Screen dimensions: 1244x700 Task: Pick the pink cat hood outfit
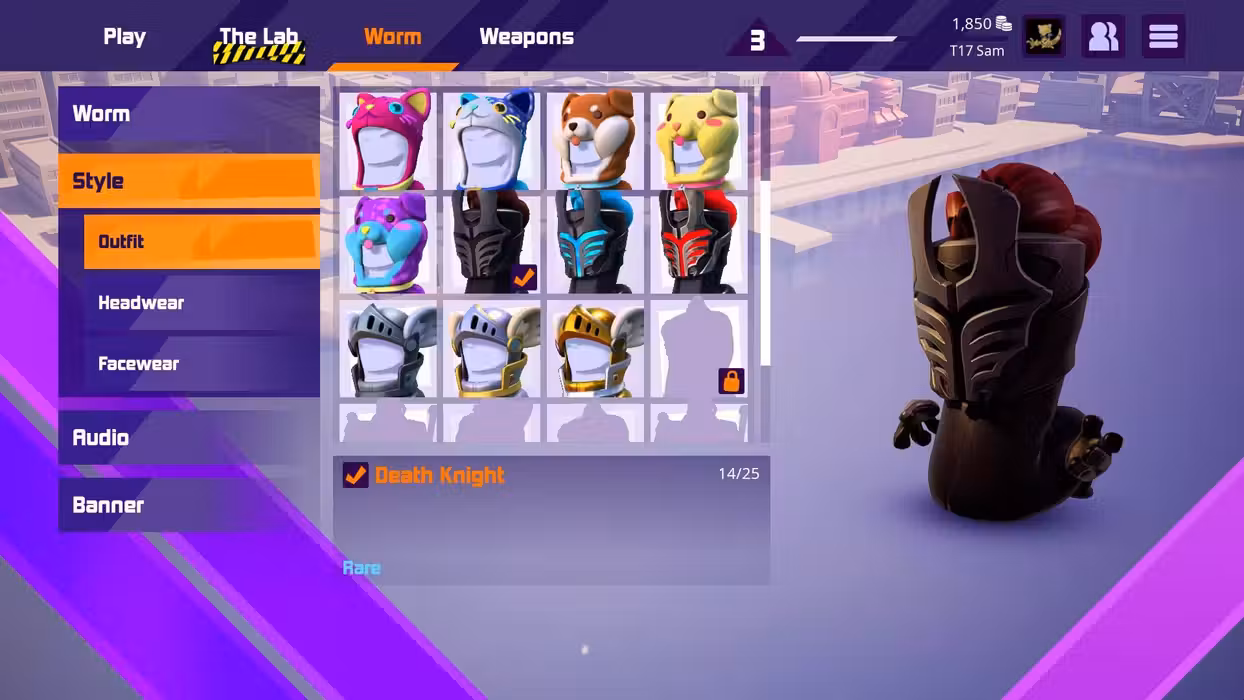[388, 140]
